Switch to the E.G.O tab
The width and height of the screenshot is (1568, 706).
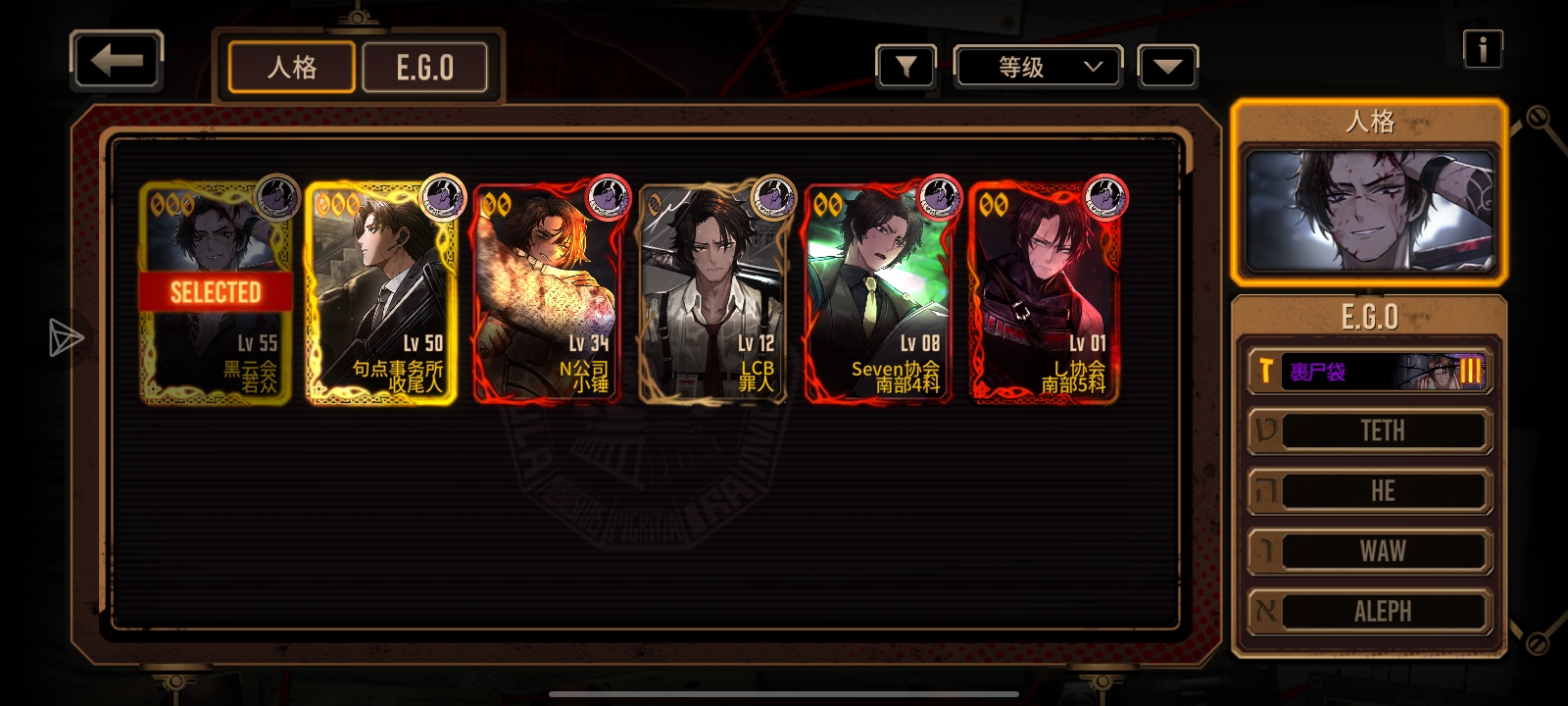click(424, 68)
